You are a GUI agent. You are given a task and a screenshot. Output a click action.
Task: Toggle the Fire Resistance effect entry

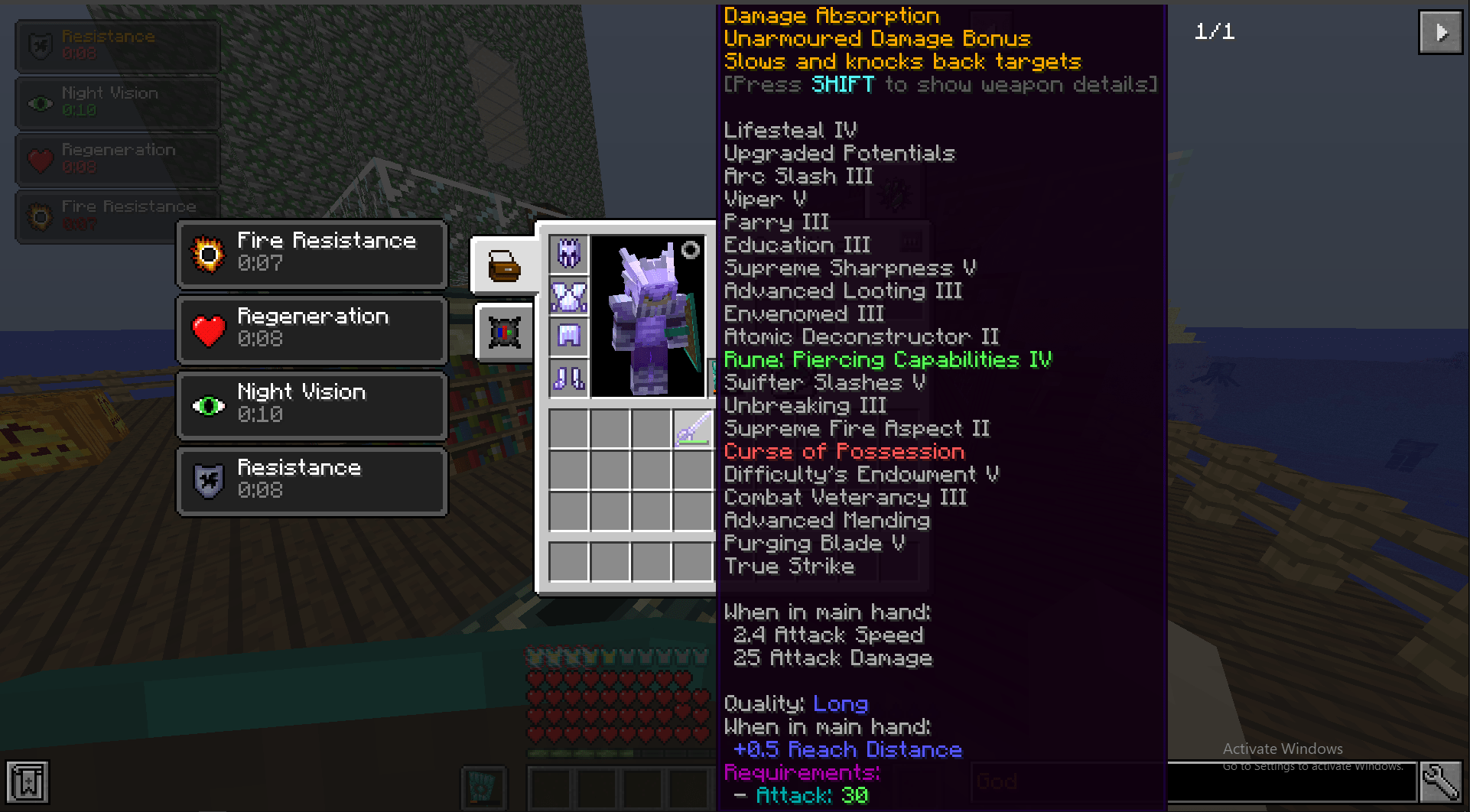[x=311, y=253]
